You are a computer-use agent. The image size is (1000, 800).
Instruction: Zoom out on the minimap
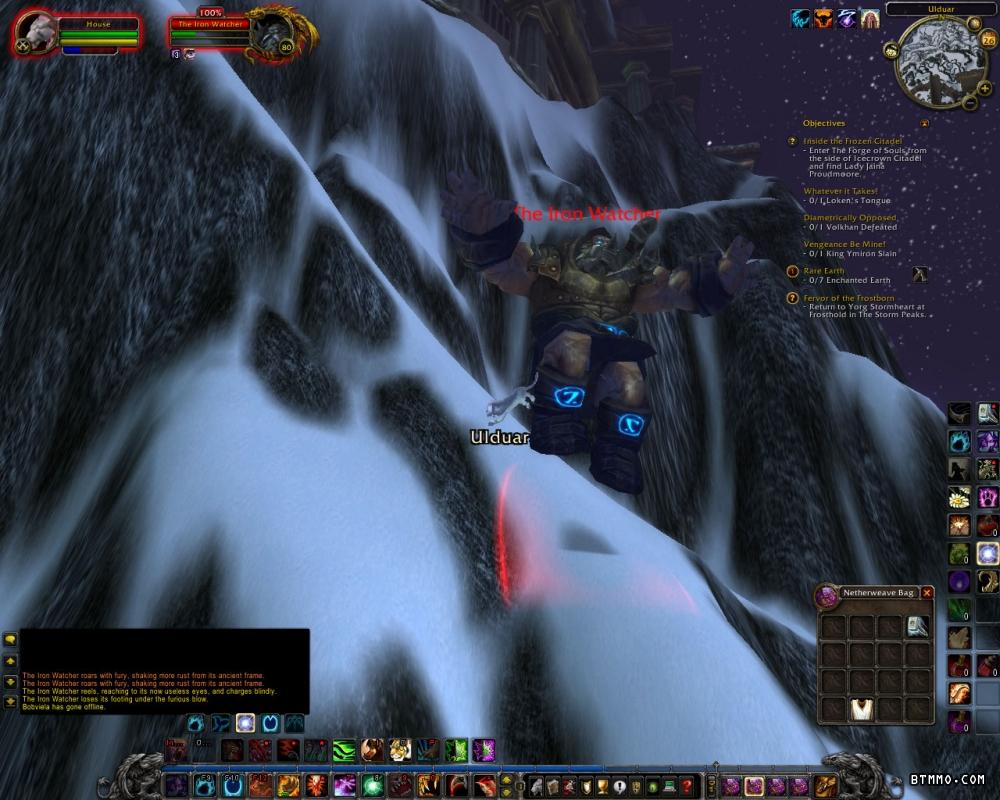pos(971,101)
